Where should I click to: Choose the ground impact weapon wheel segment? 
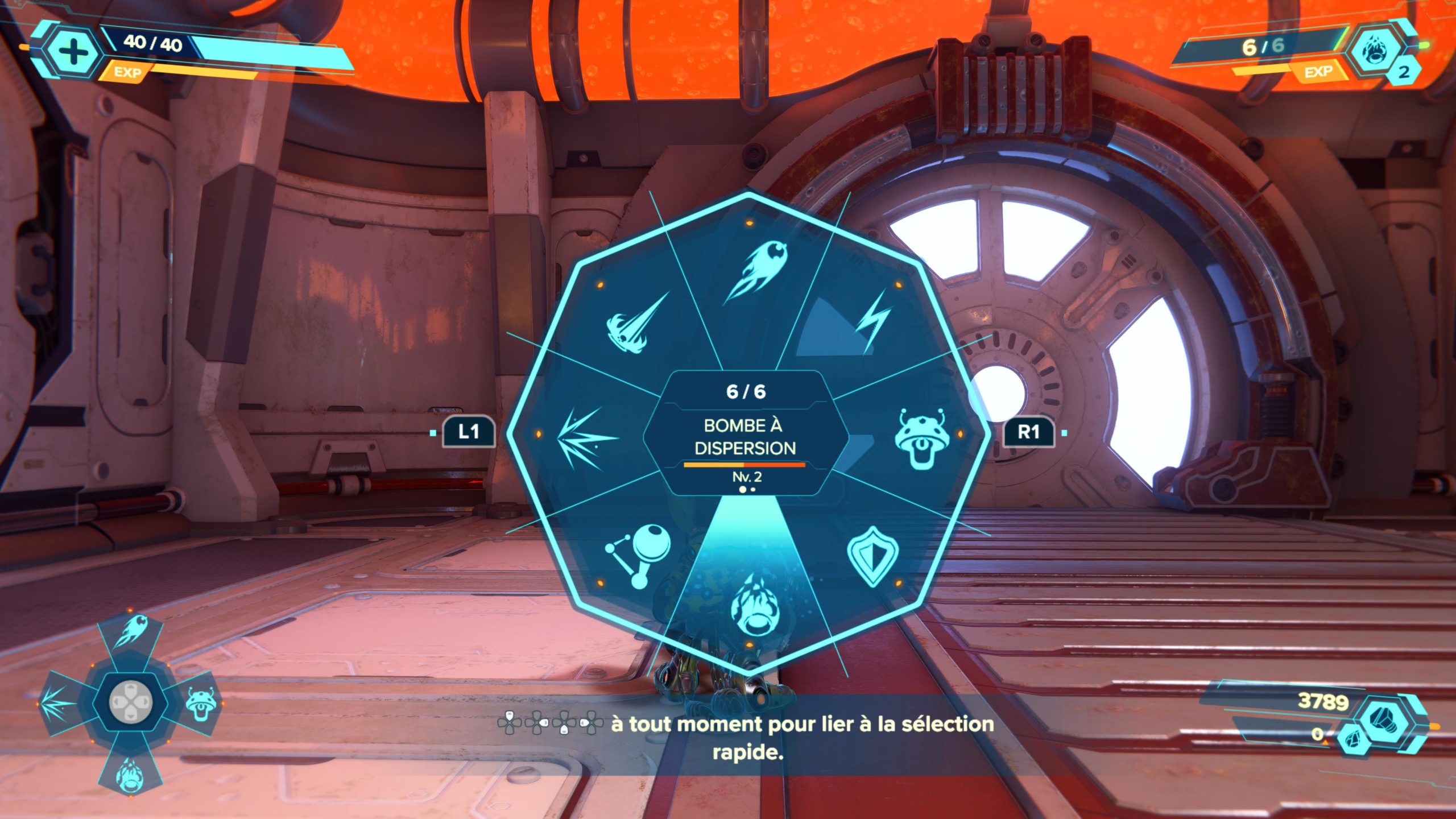[x=636, y=323]
